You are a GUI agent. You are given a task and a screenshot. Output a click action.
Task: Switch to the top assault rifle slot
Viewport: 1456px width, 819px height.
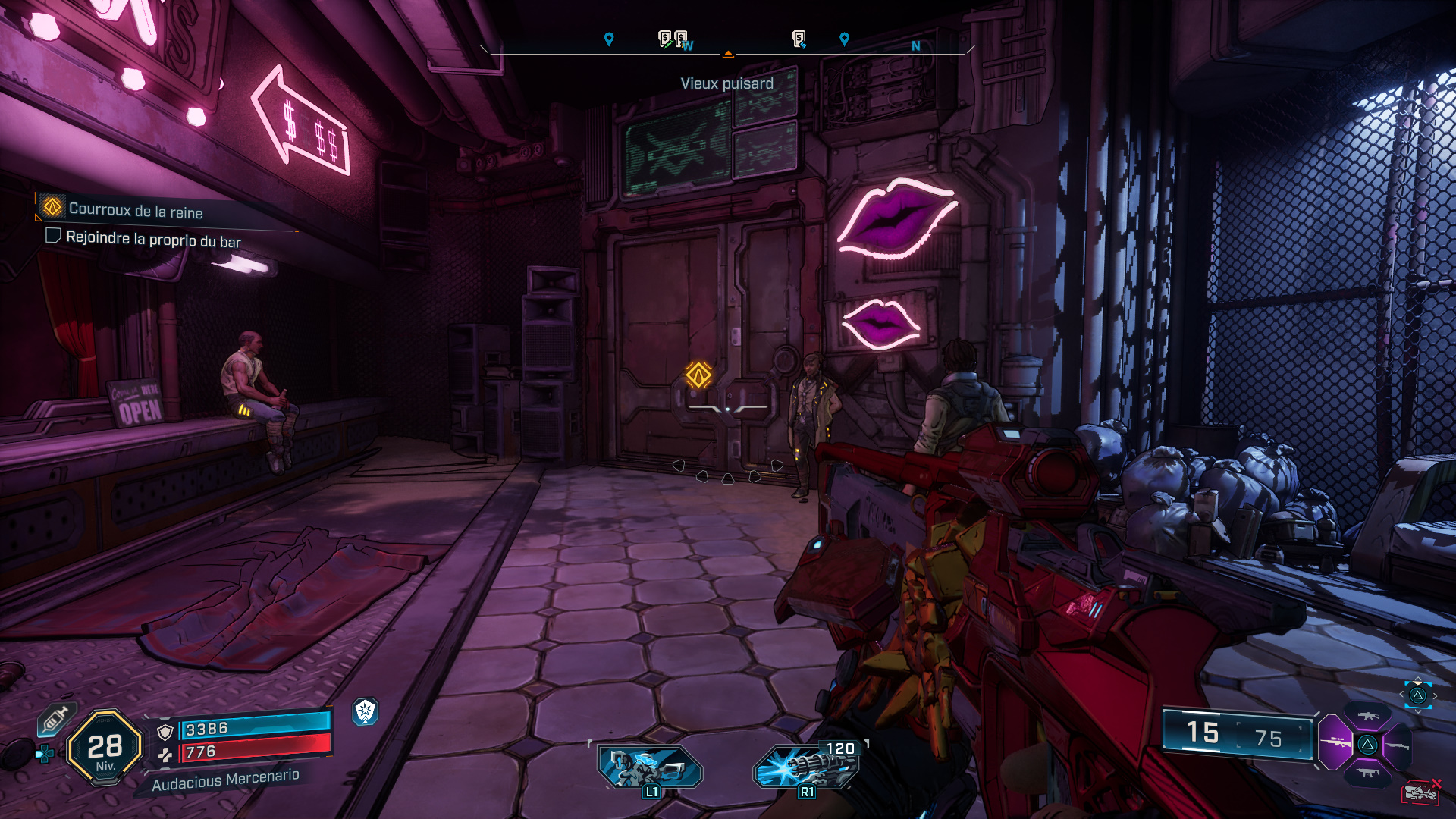[1368, 716]
